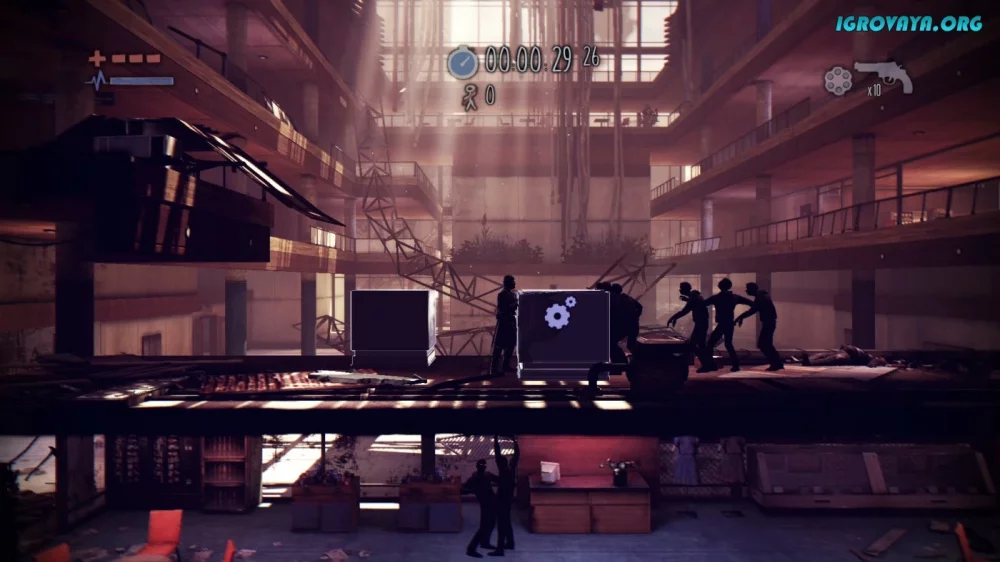Image resolution: width=1000 pixels, height=562 pixels.
Task: Select the revolver weapon icon
Action: click(884, 75)
